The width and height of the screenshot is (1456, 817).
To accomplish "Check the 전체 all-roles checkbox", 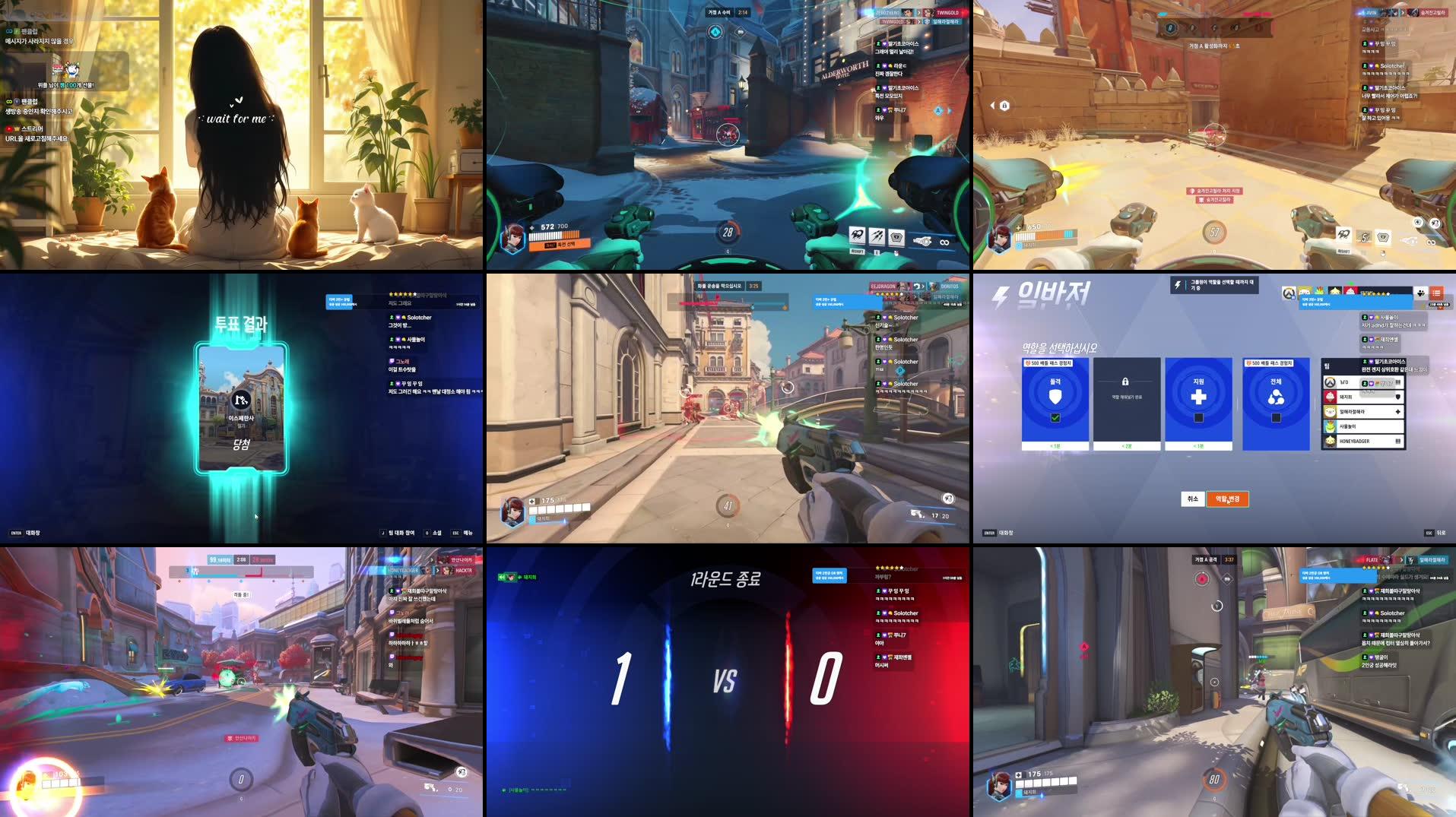I will point(1276,420).
